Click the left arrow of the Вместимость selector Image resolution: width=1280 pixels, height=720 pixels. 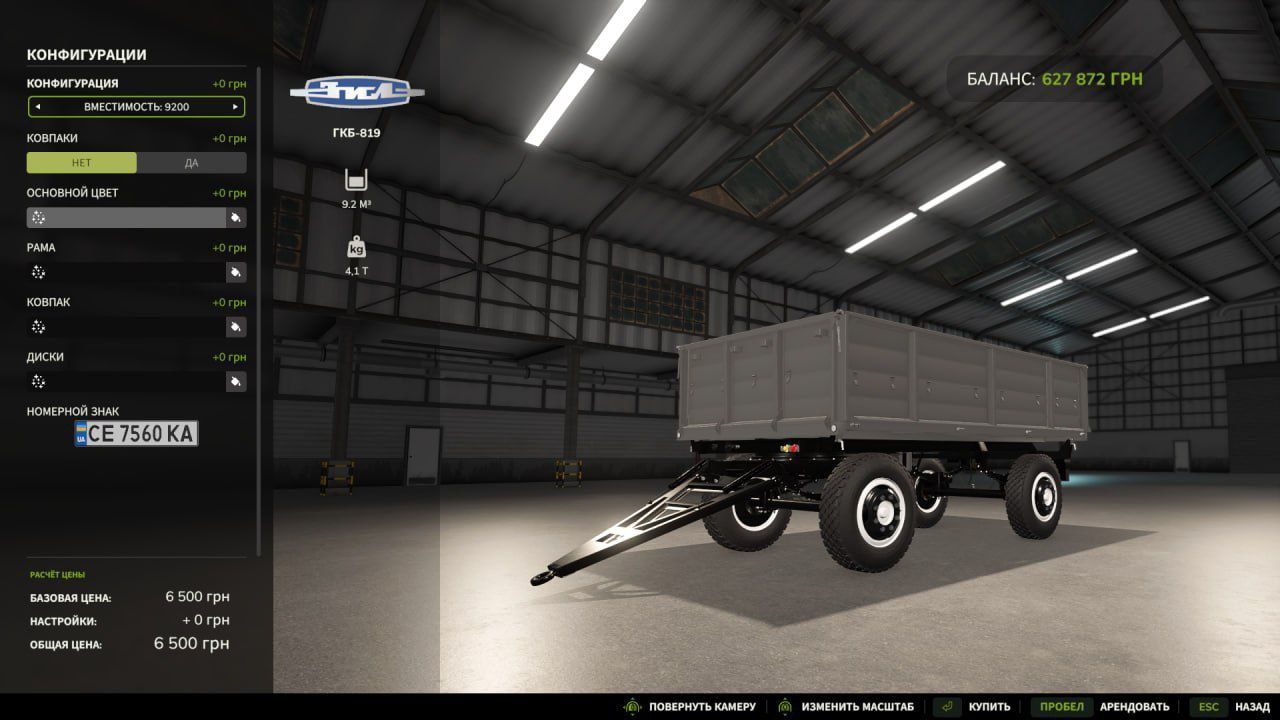tap(38, 107)
